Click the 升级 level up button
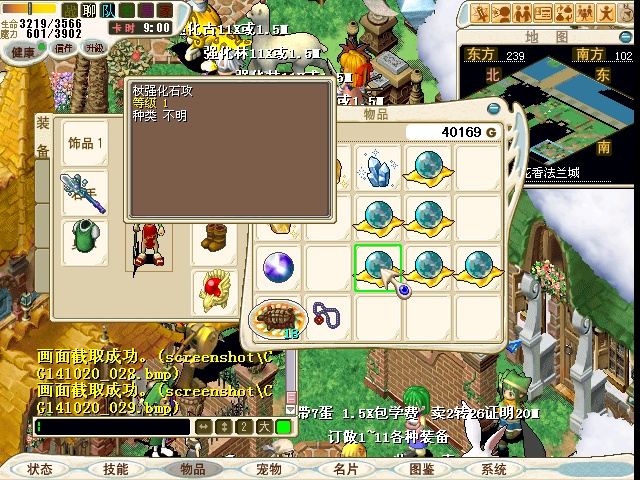Image resolution: width=640 pixels, height=480 pixels. [96, 49]
